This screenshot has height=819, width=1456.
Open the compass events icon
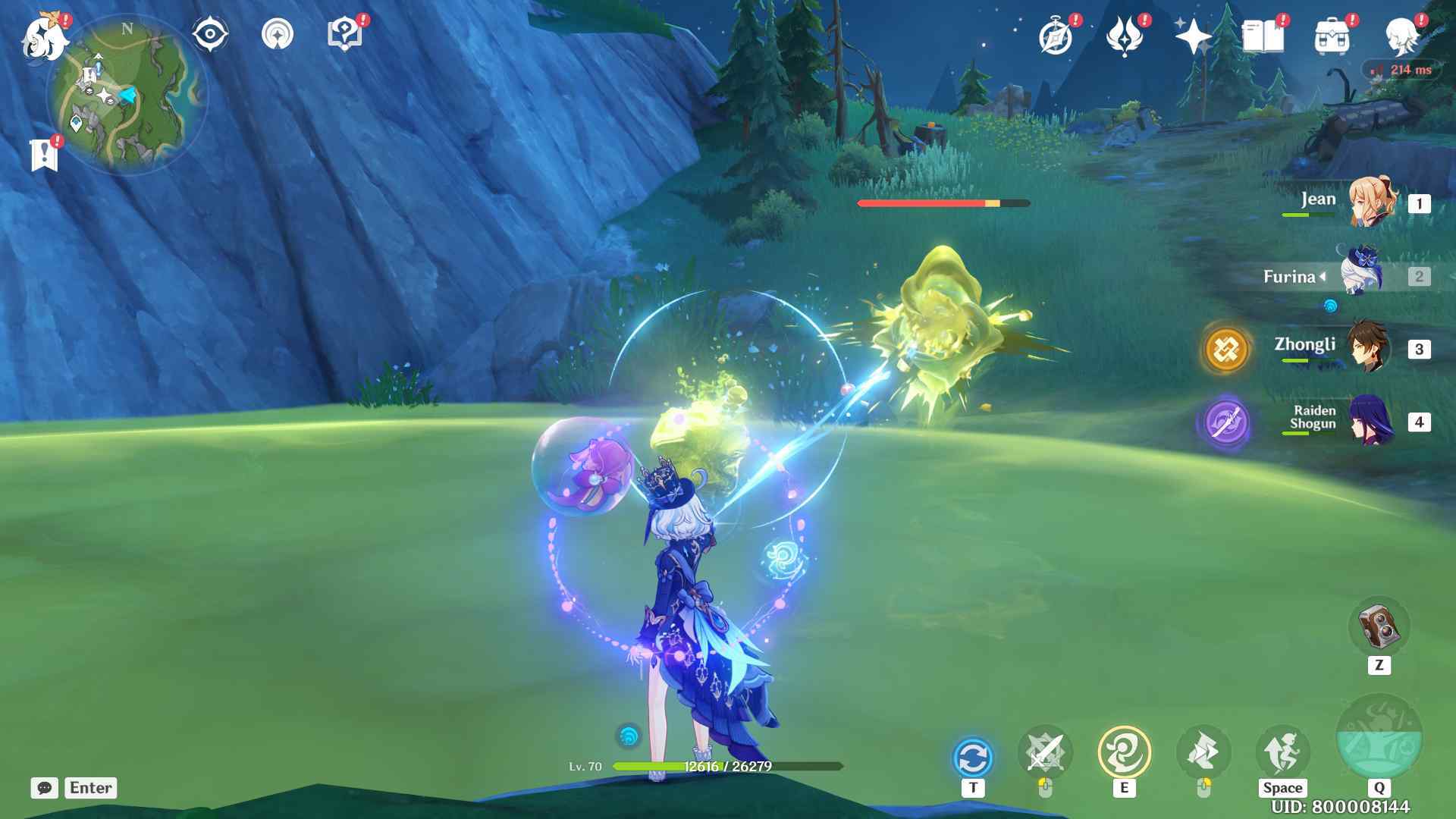tap(1056, 36)
